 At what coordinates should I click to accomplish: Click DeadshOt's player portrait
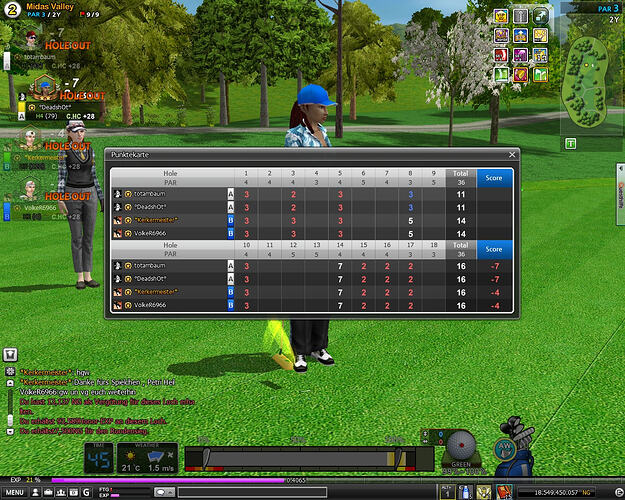[42, 87]
